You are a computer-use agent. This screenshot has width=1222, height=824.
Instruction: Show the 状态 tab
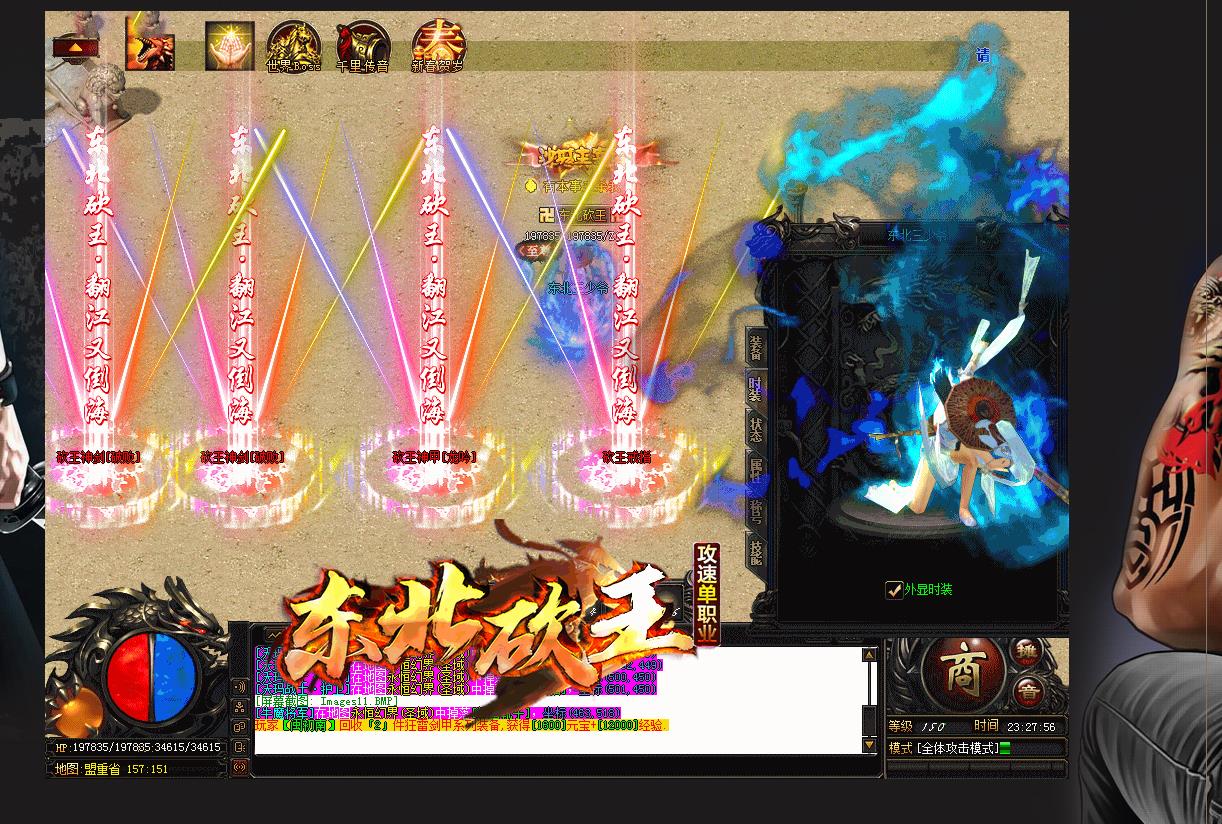(756, 430)
